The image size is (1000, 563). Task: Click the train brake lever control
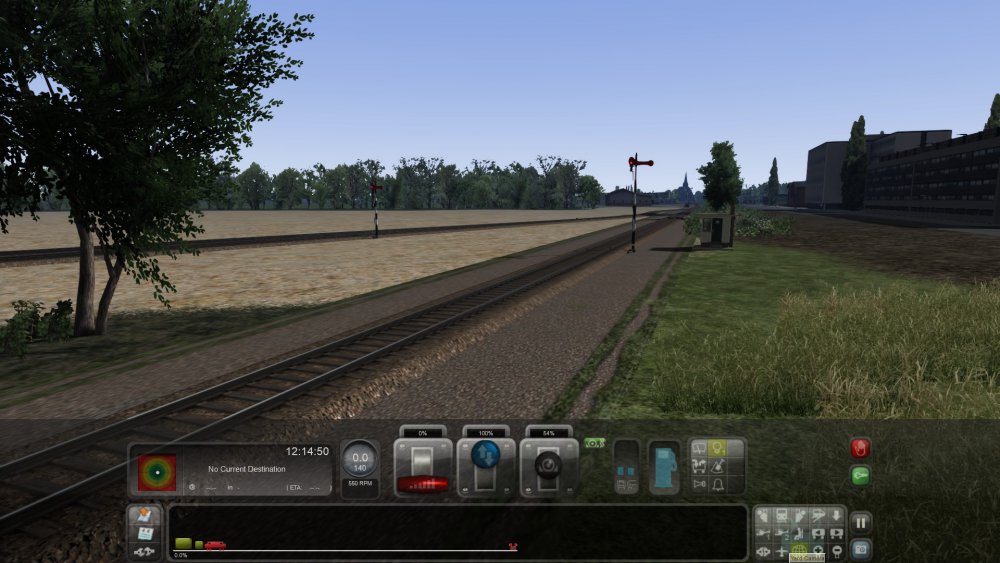(548, 467)
